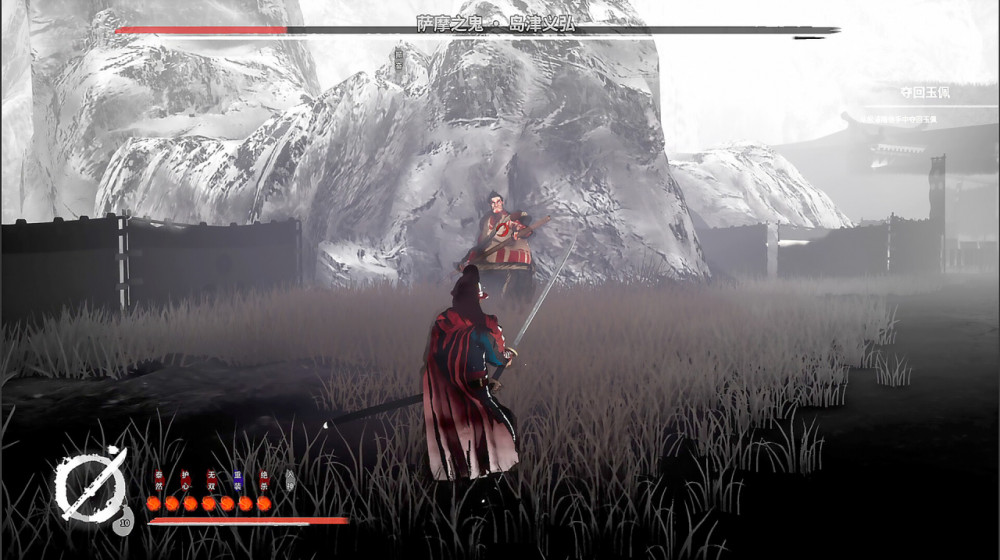
Task: Choose the 无双 skill tag
Action: (211, 479)
